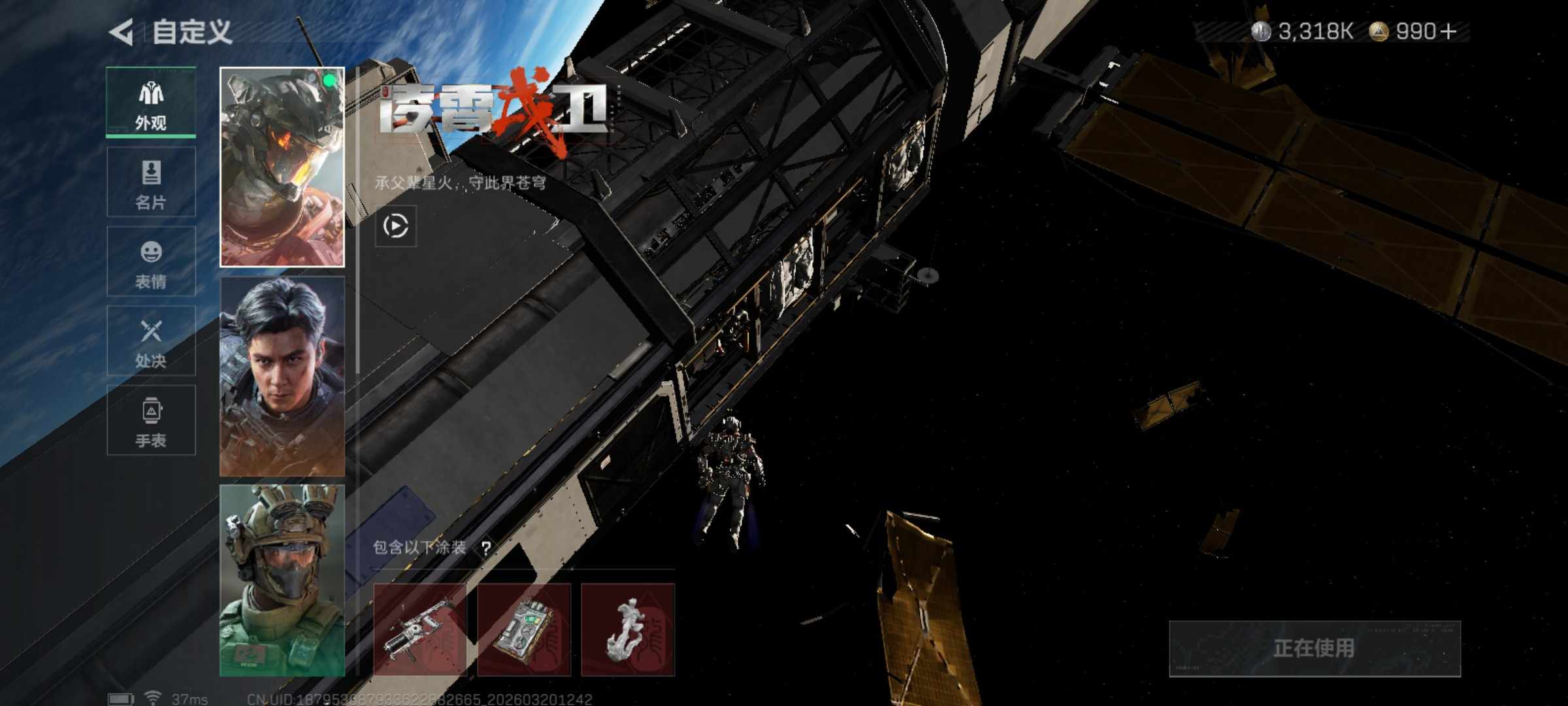Open the 处决 execution tab
The height and width of the screenshot is (706, 1568).
(151, 341)
